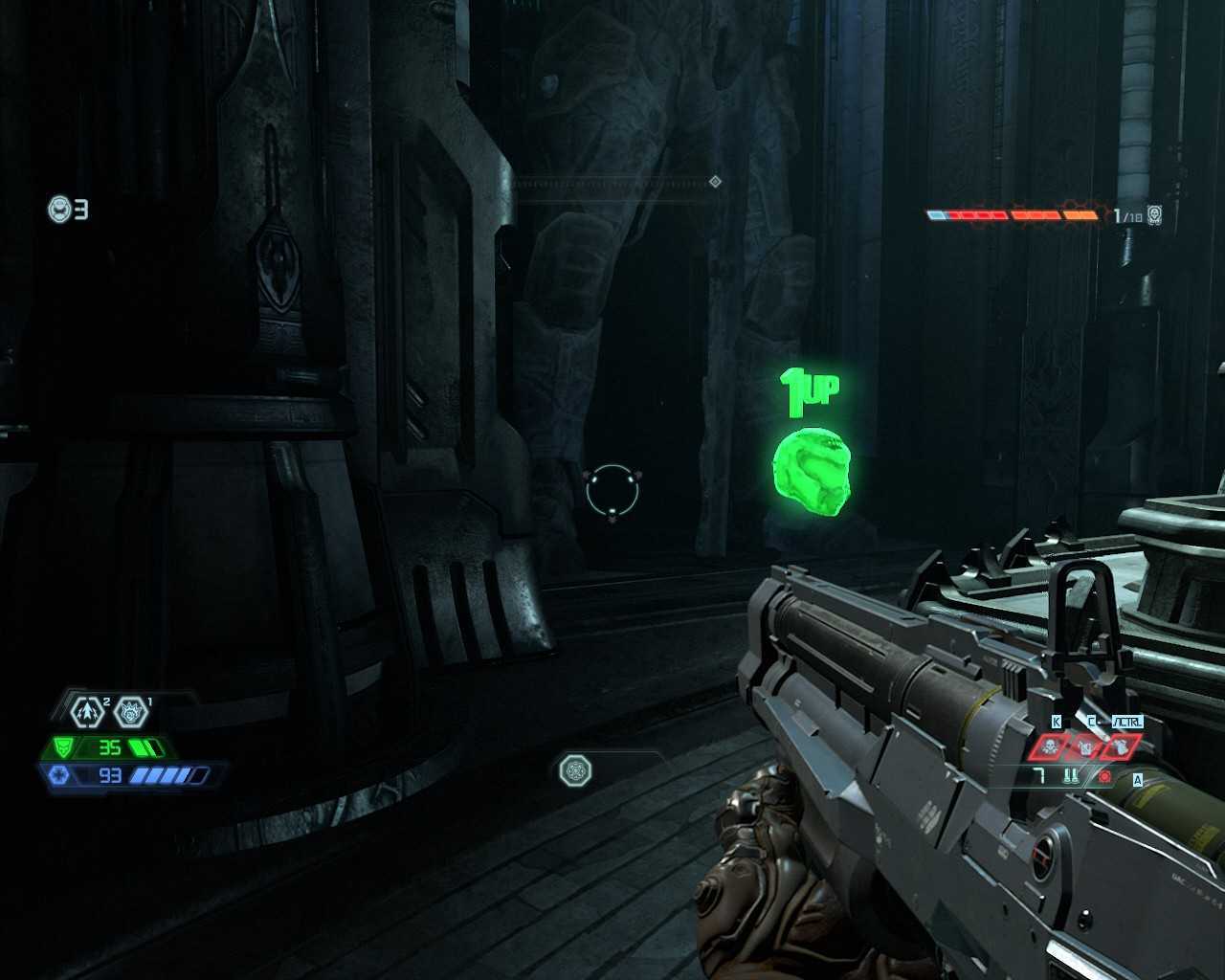Click the green armor shield icon
Viewport: 1225px width, 980px height.
64,747
